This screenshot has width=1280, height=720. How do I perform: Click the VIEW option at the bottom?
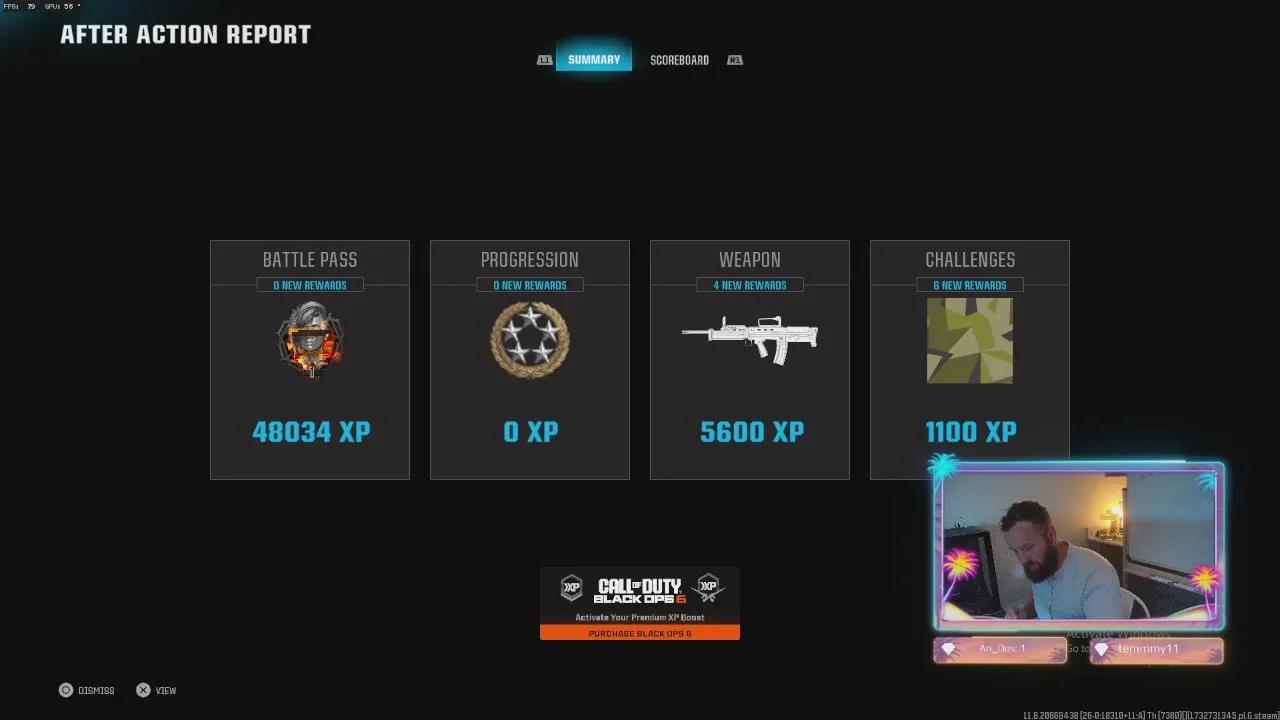164,690
